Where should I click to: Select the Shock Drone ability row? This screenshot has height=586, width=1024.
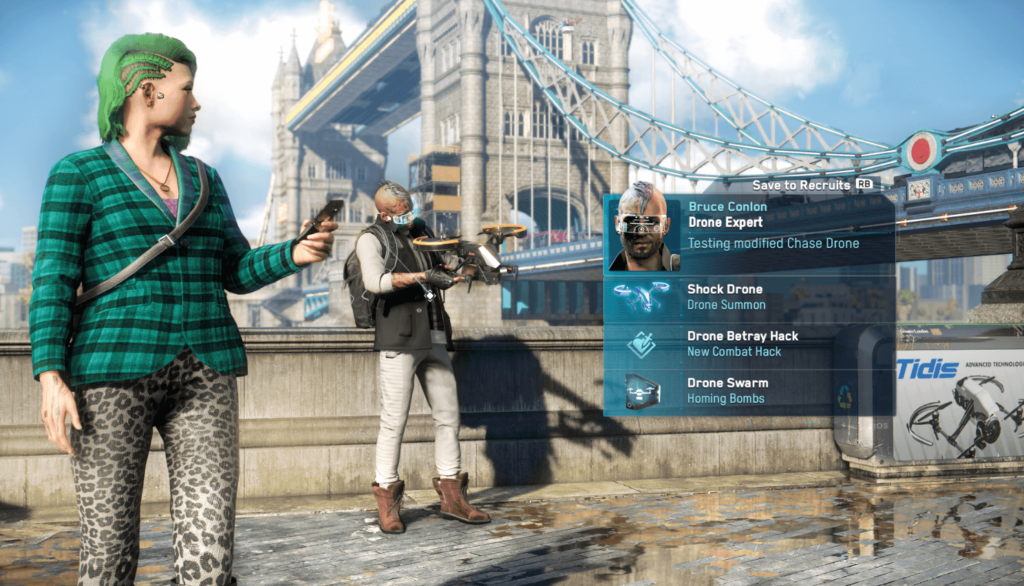click(749, 297)
